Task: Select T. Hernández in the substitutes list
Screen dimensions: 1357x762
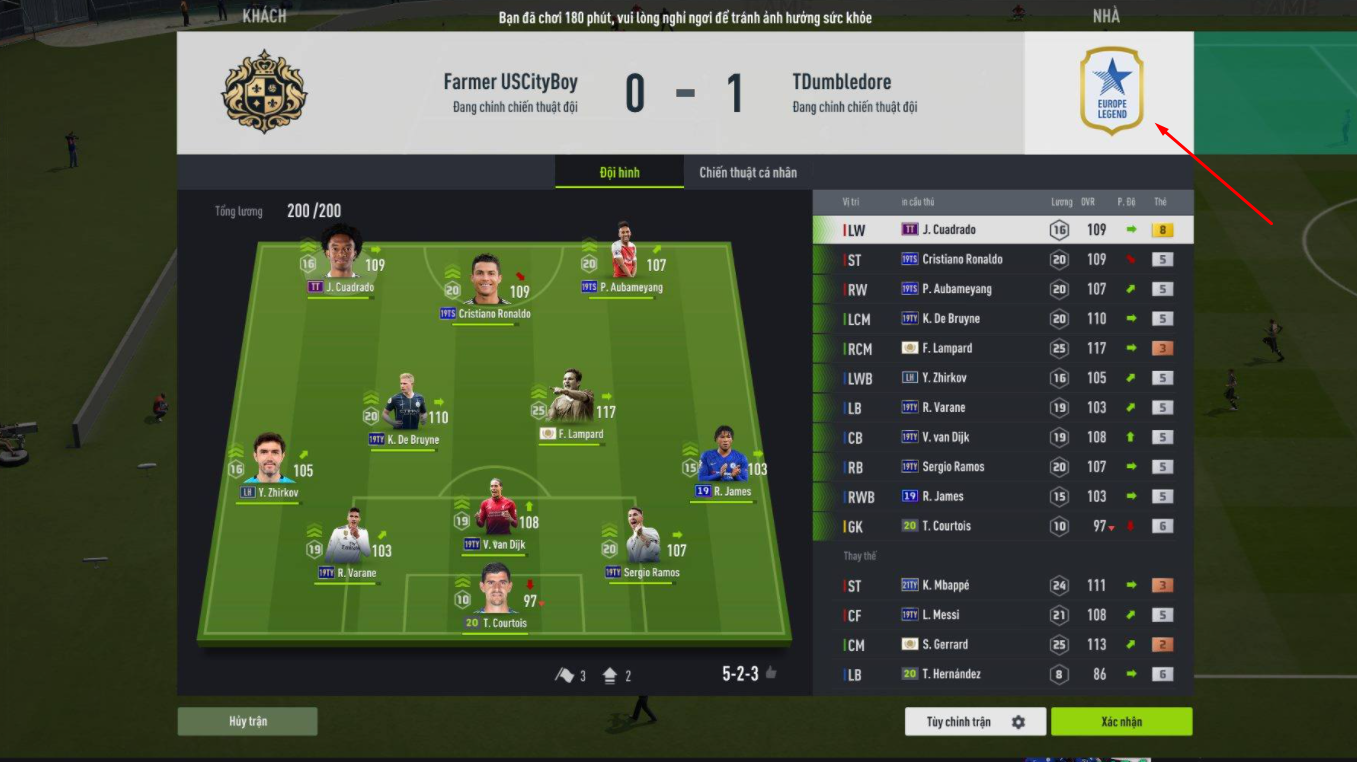Action: click(1003, 675)
